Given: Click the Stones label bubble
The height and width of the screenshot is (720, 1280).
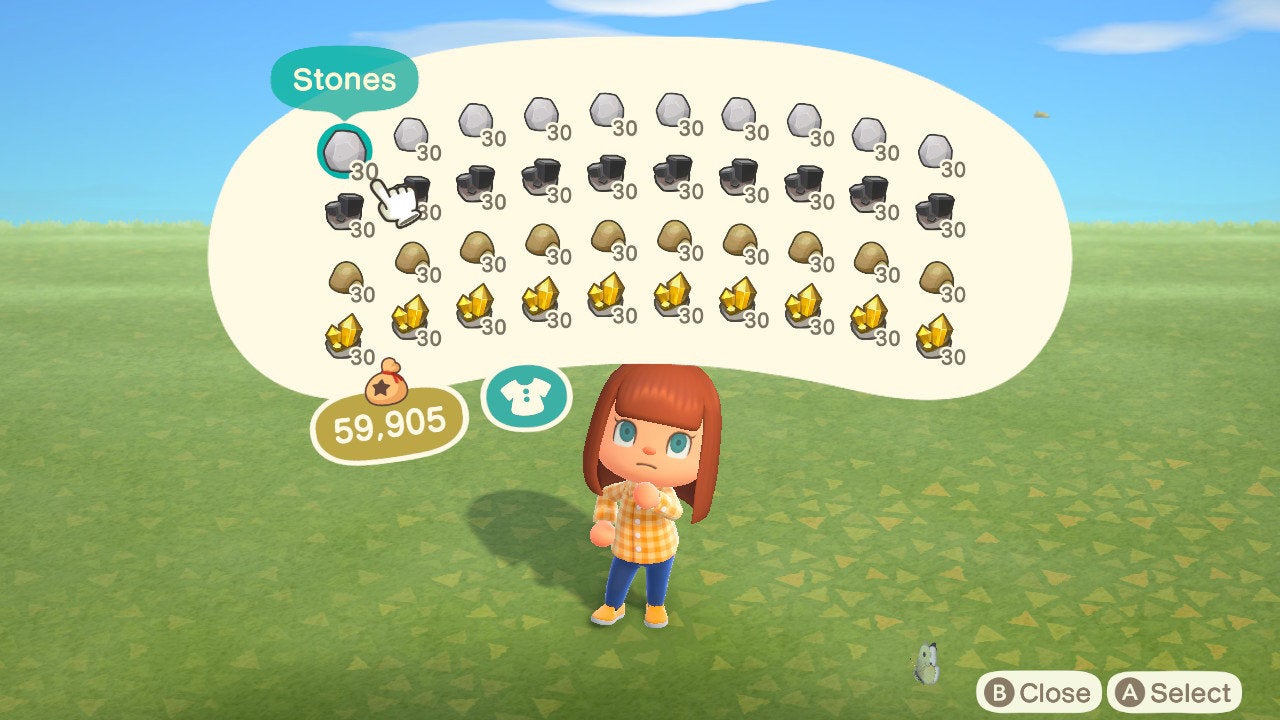Looking at the screenshot, I should click(x=345, y=80).
